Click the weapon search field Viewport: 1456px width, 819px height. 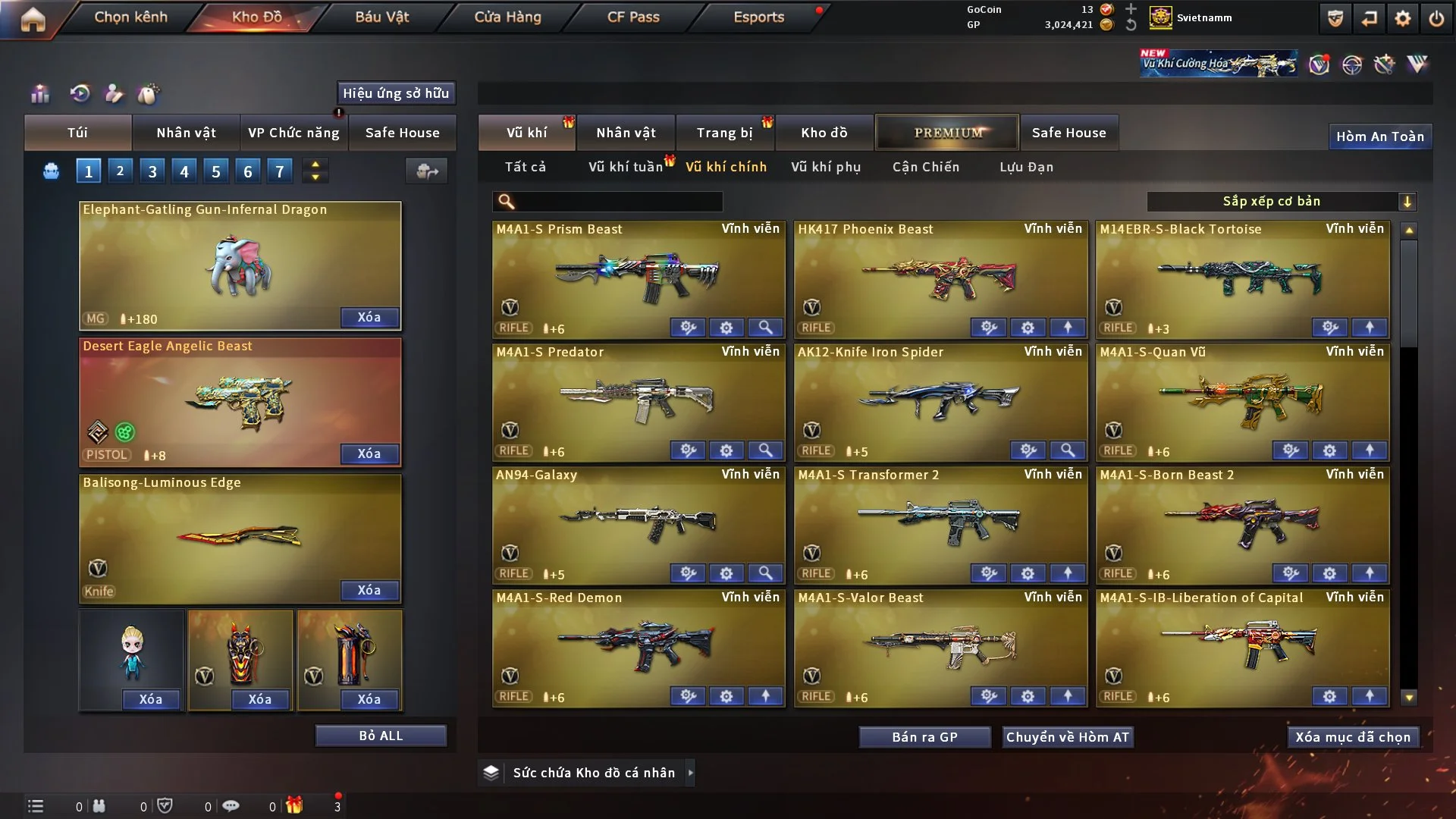tap(618, 202)
